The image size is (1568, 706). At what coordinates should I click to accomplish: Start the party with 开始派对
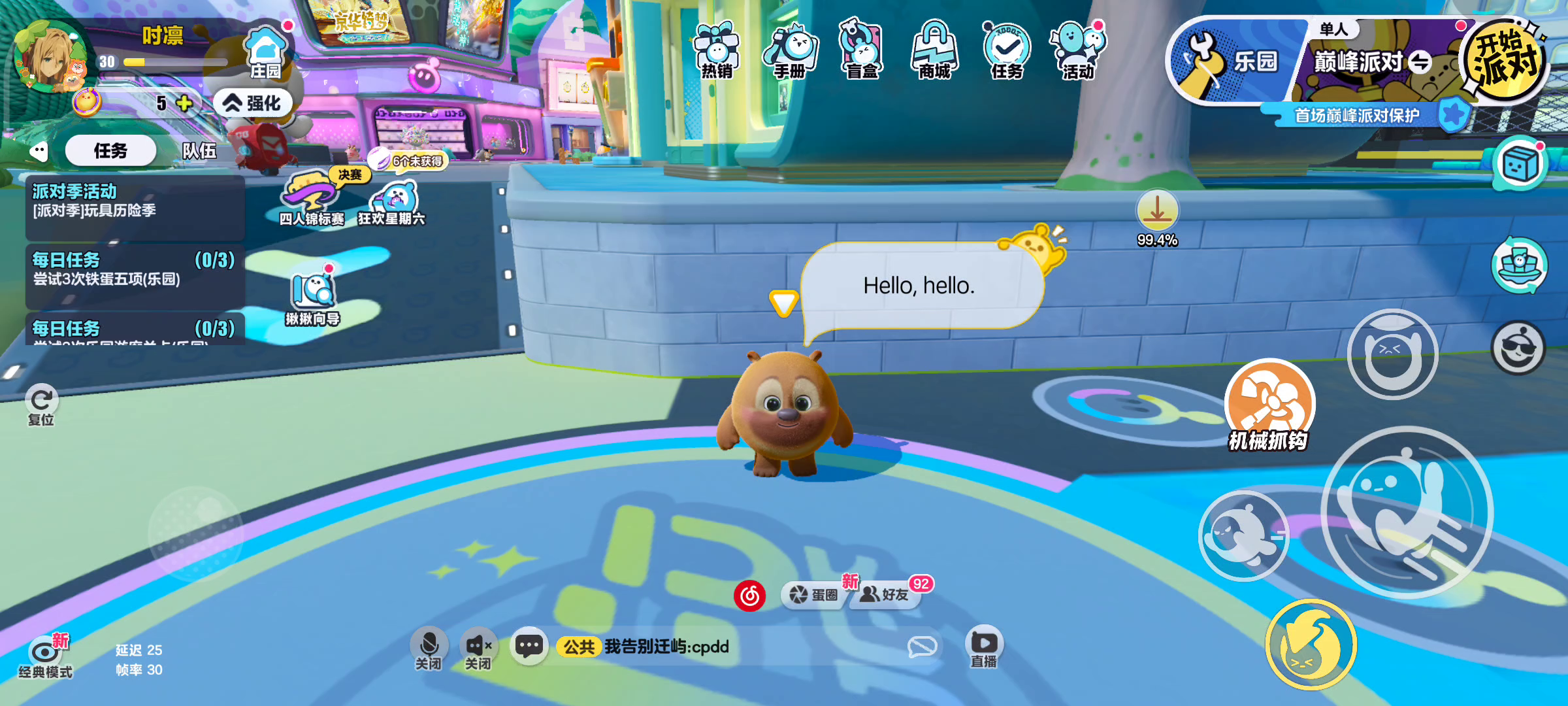point(1504,60)
